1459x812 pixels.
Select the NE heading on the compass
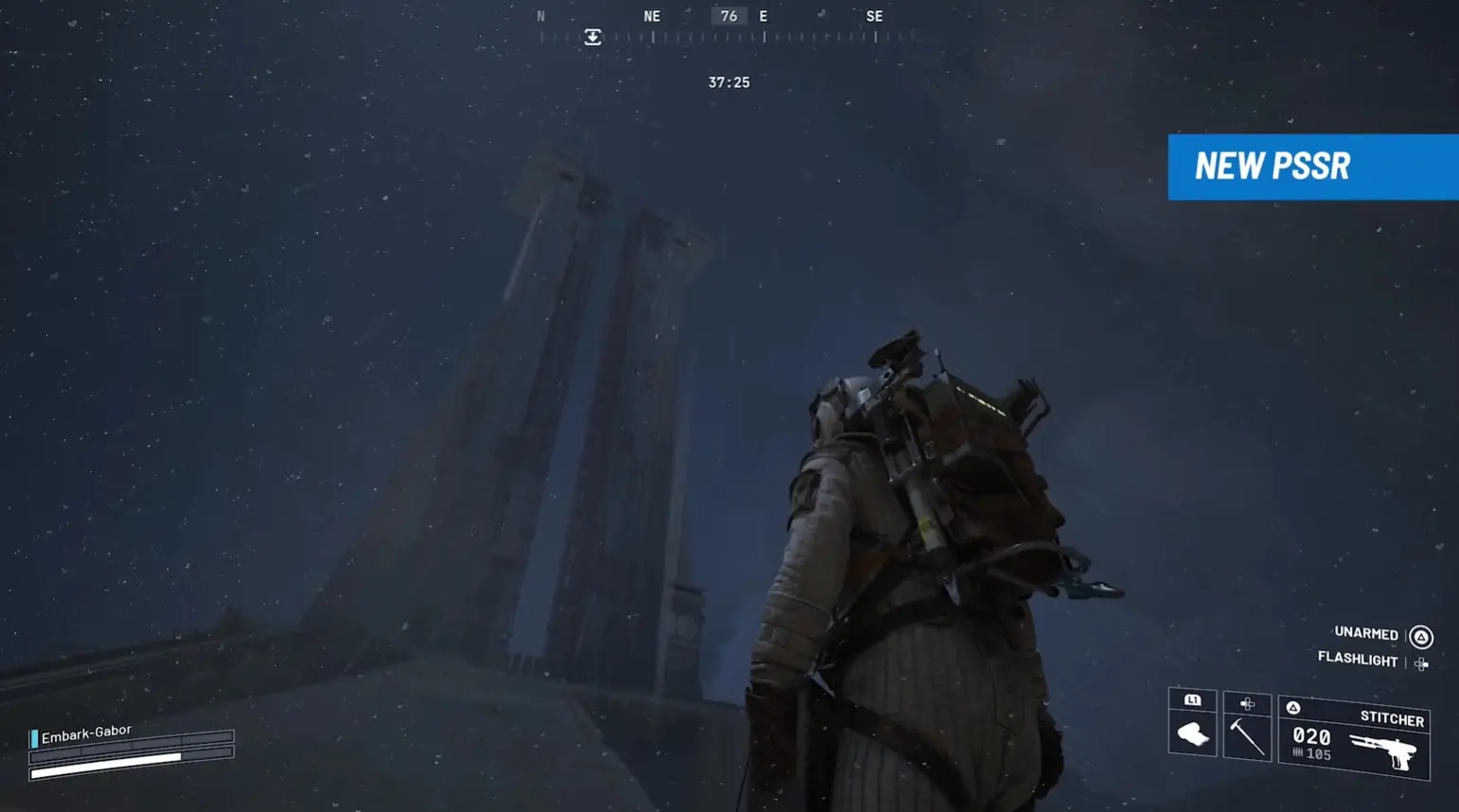(x=650, y=15)
